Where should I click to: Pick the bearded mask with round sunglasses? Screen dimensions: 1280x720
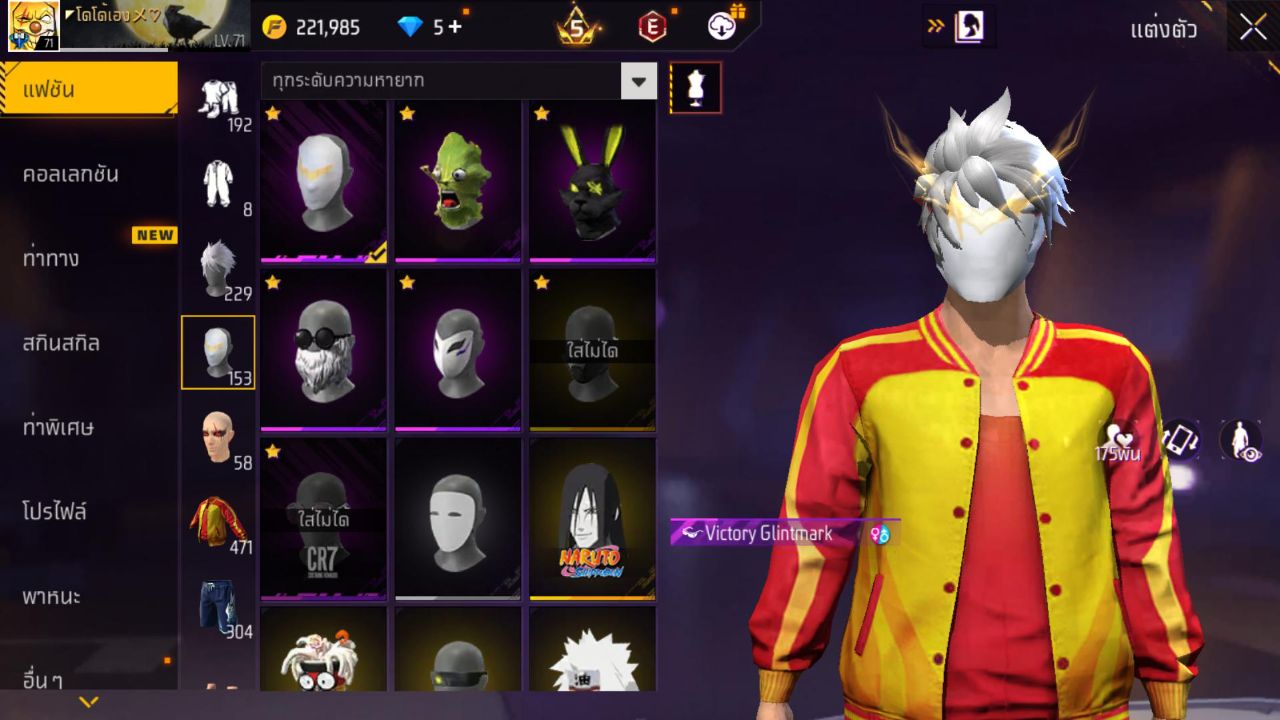(323, 349)
